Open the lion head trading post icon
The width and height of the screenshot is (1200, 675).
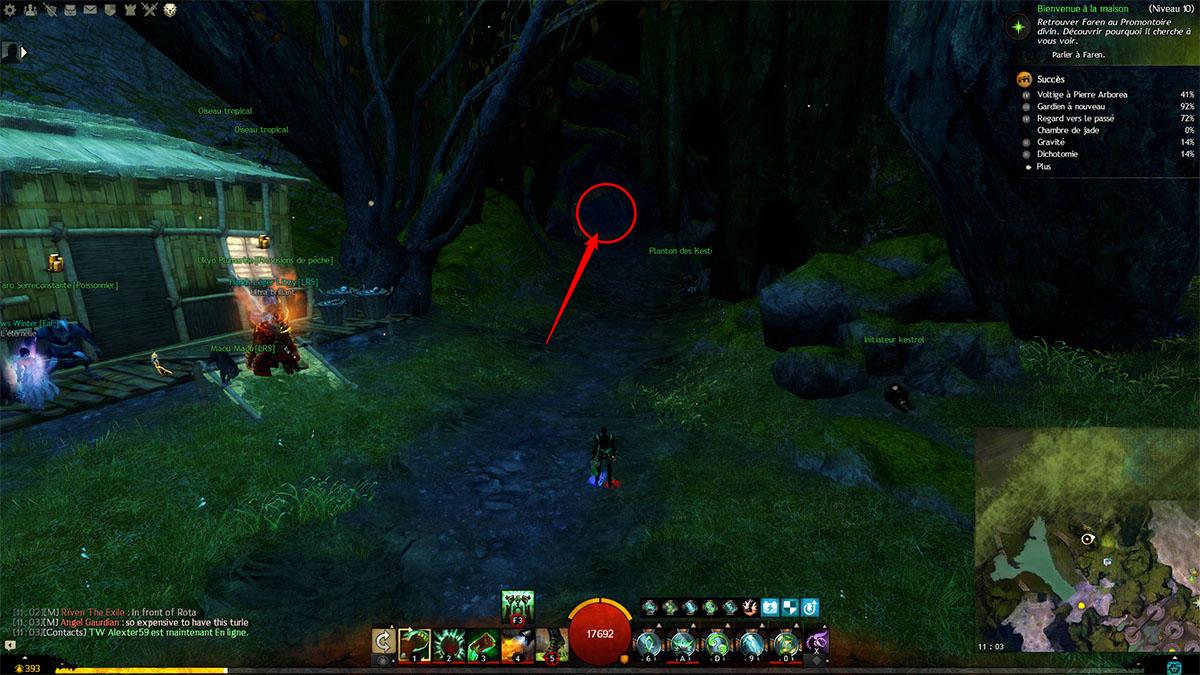(170, 10)
